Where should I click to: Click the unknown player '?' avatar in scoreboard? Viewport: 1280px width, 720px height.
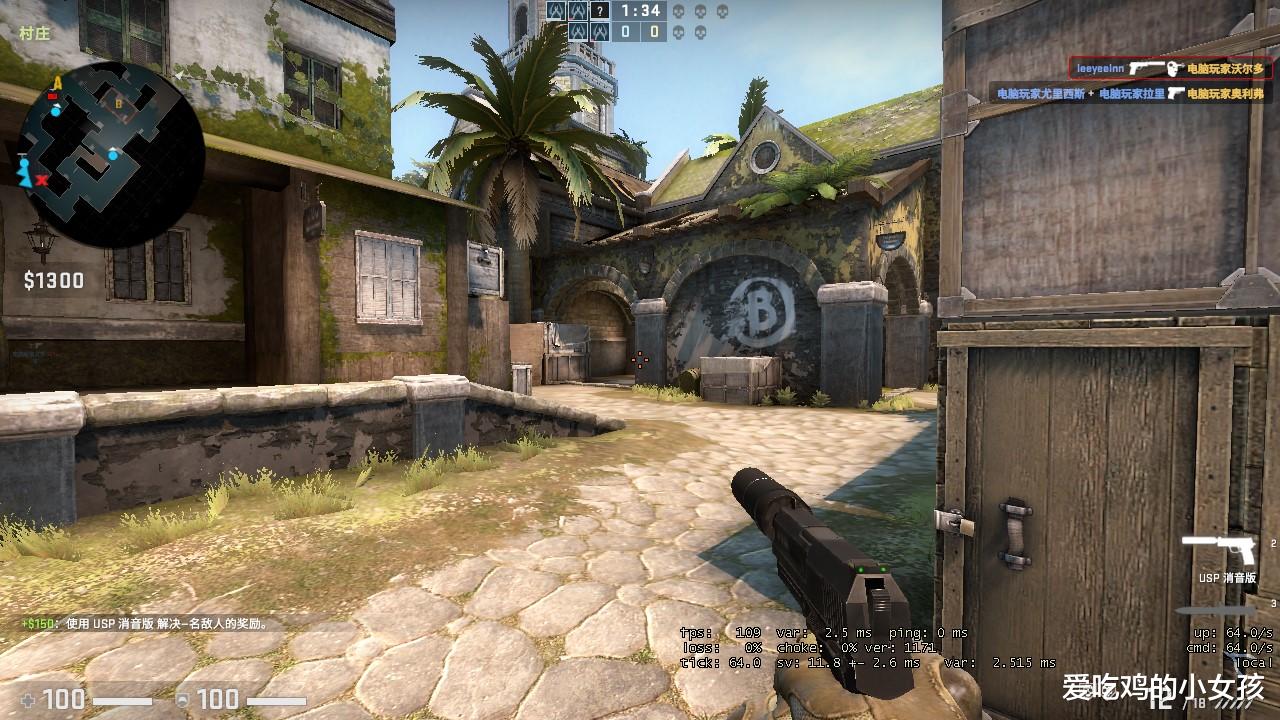pos(600,11)
